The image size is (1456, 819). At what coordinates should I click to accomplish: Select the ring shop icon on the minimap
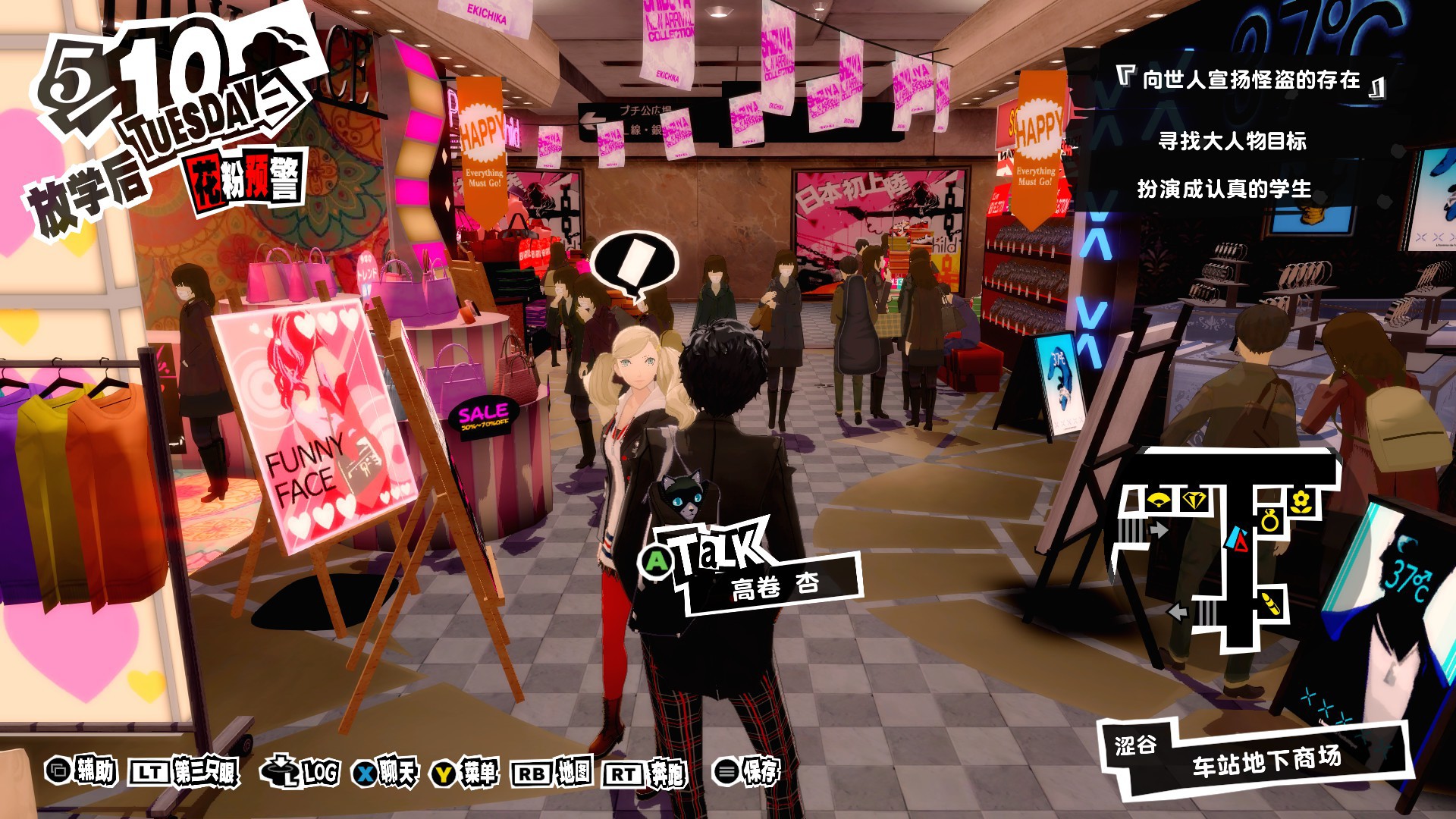1270,521
